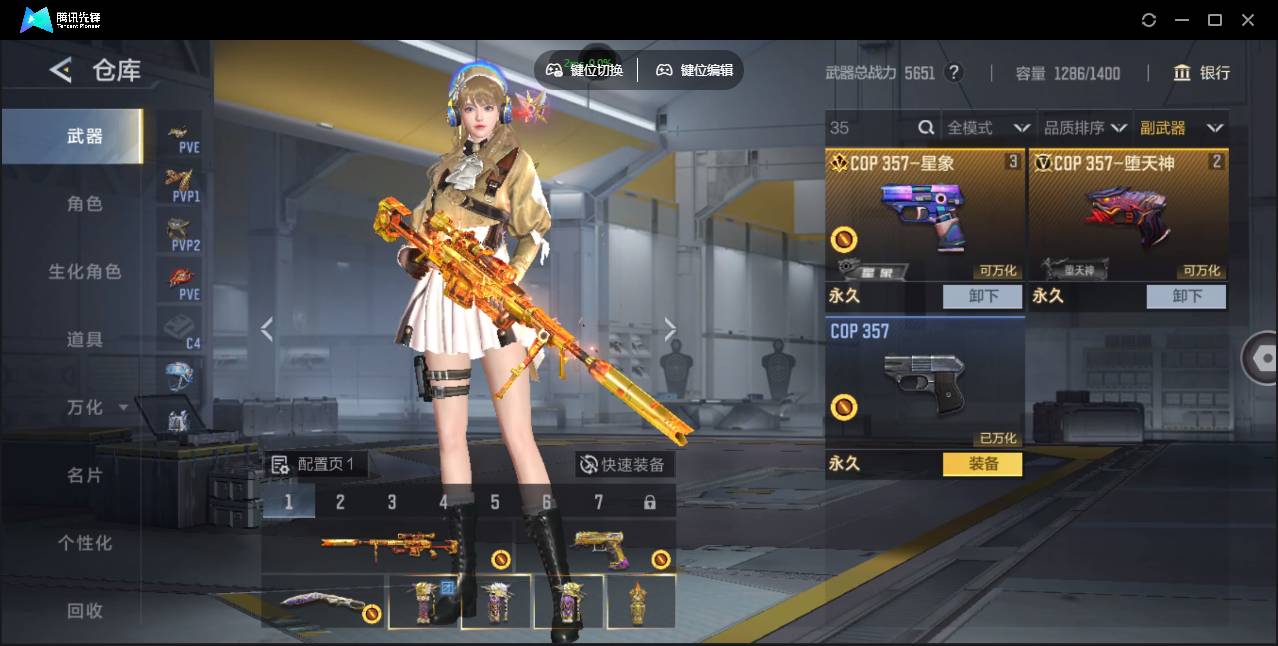Open the 生化角色 category tab

85,272
